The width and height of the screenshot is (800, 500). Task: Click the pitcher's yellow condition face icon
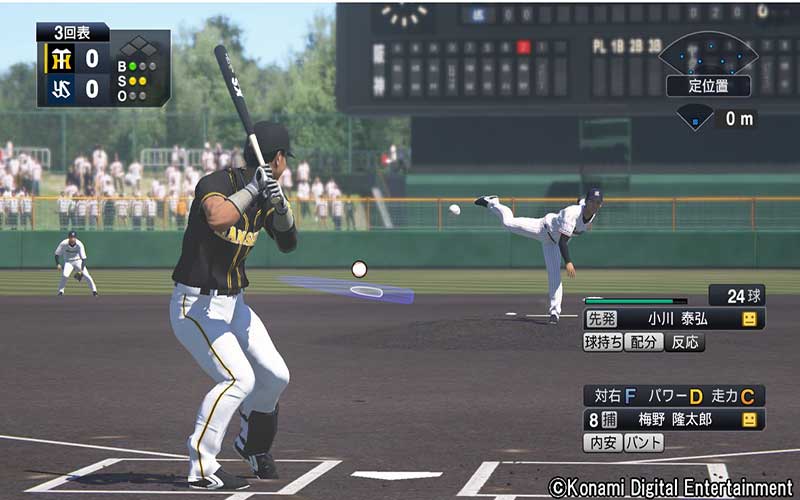[749, 319]
